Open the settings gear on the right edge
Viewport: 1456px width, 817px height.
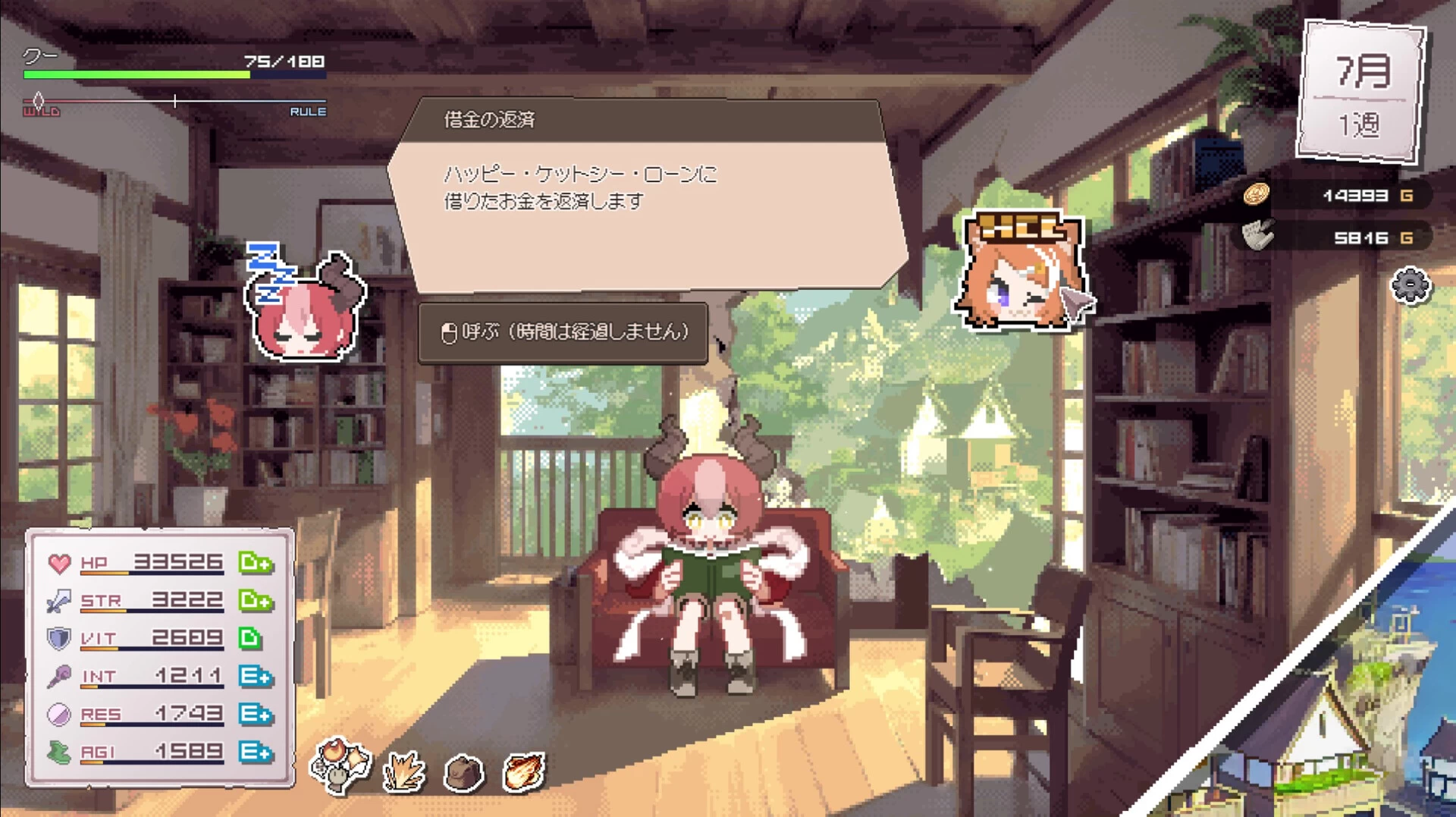click(x=1409, y=287)
